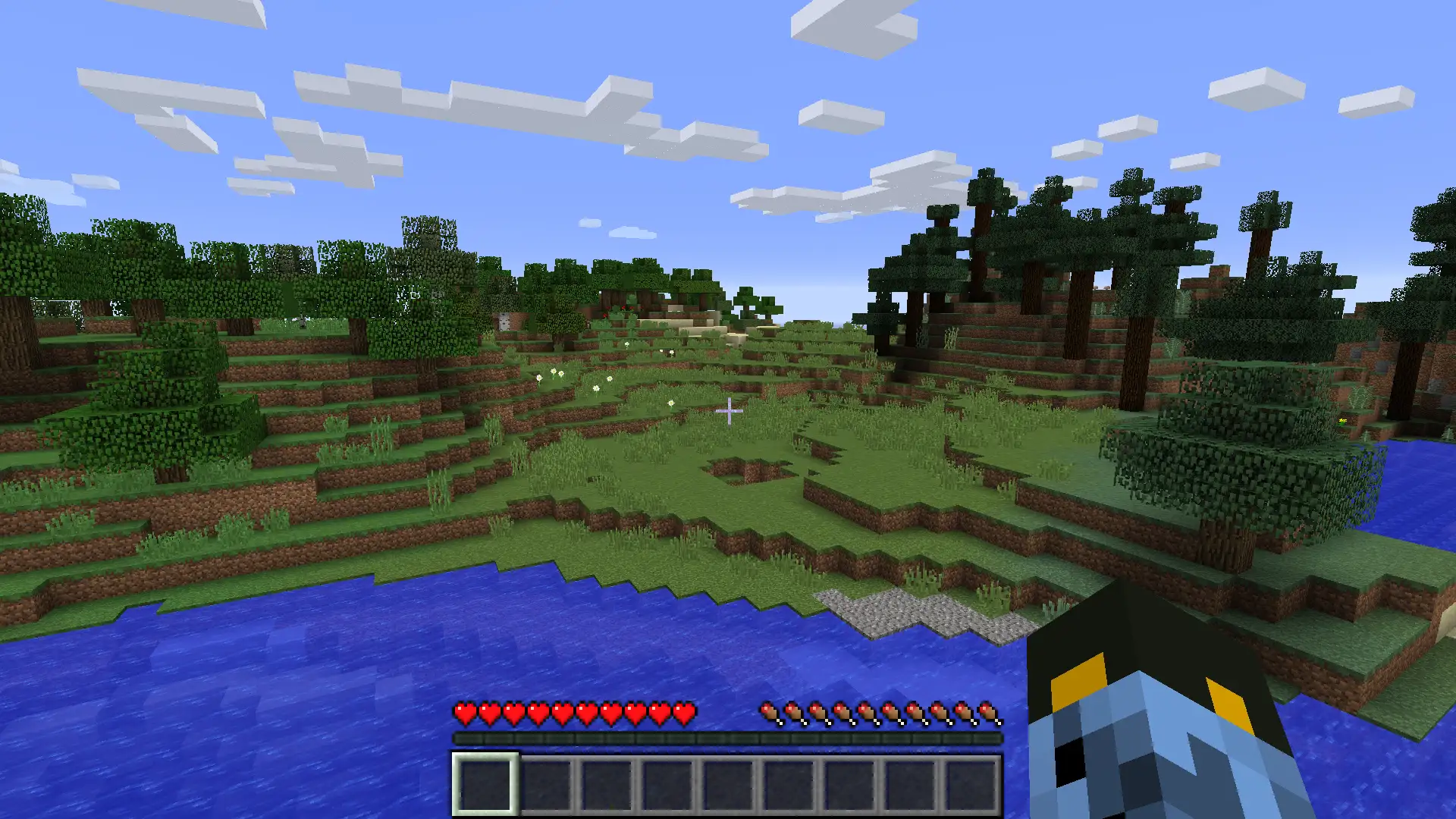Select the highlighted first hotbar slot
Screen dimensions: 1456x819
485,784
